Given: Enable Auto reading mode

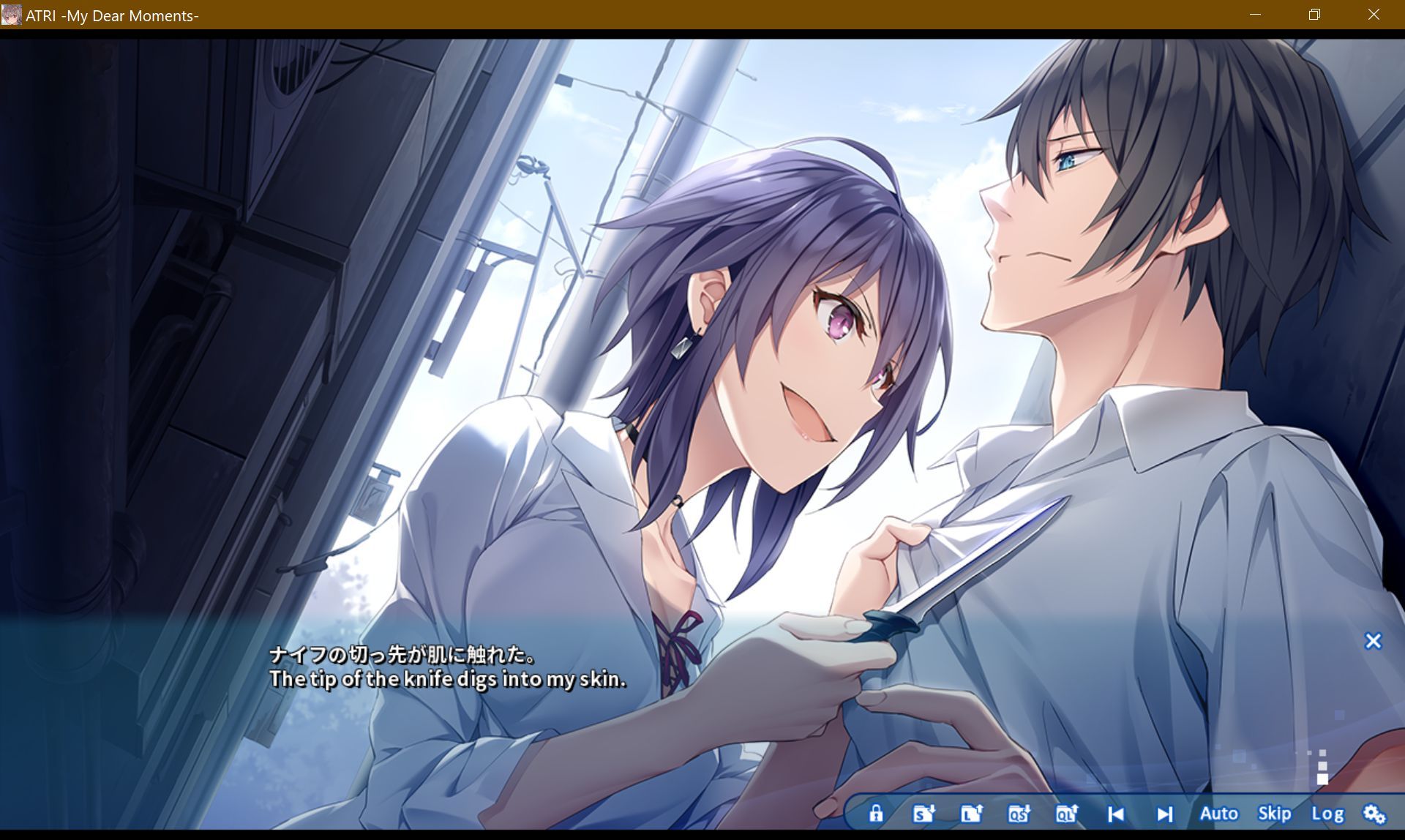Looking at the screenshot, I should [1219, 813].
